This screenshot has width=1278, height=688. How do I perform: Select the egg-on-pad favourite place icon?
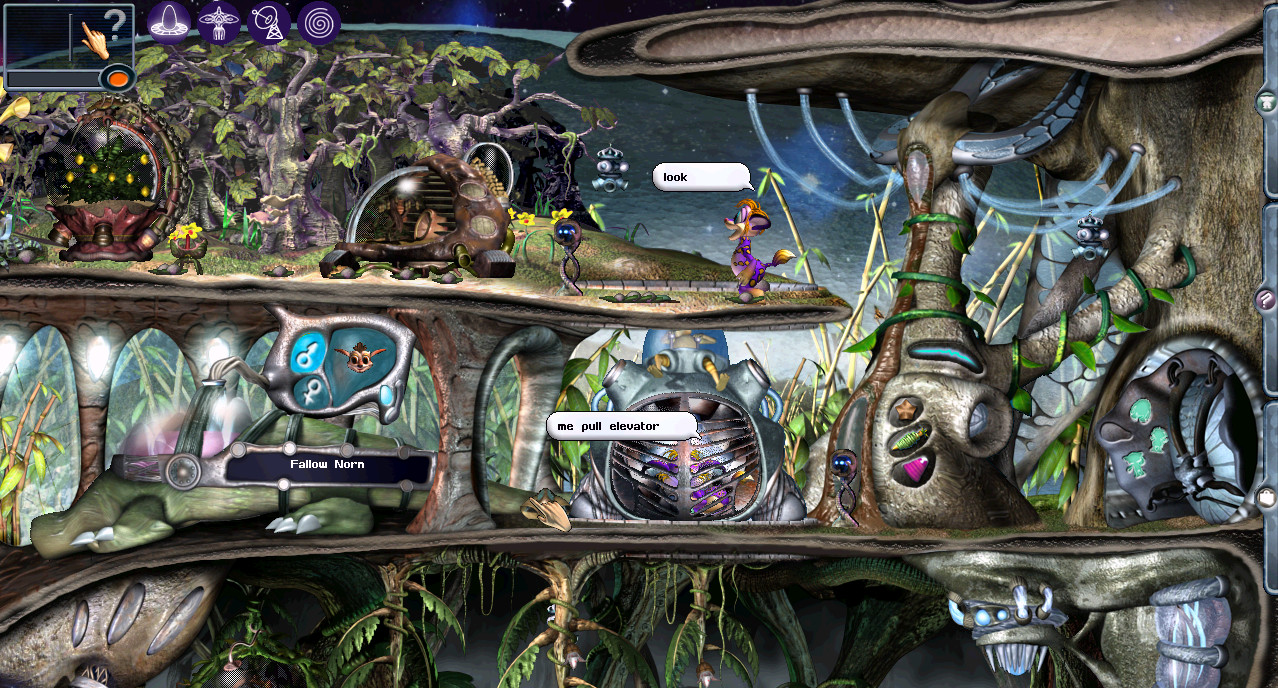(170, 21)
